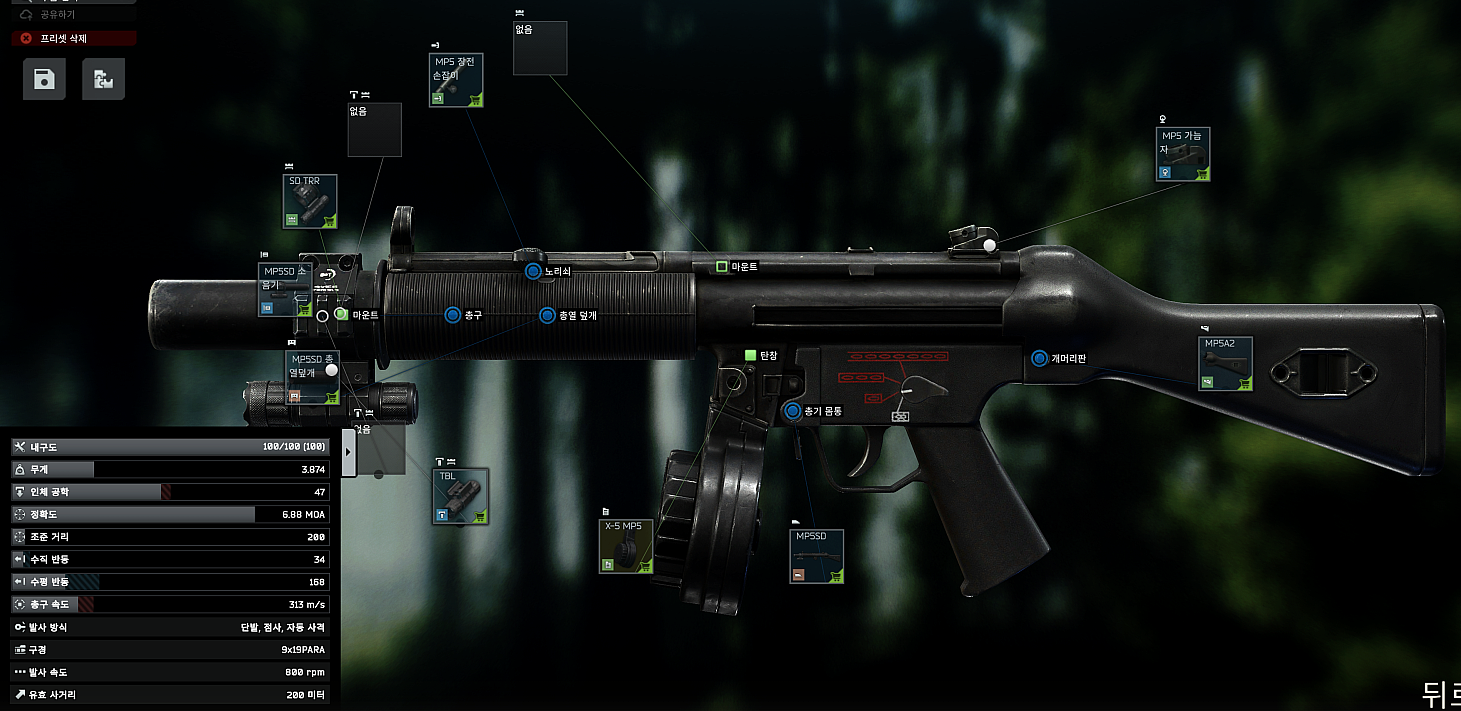Viewport: 1461px width, 711px height.
Task: Save the preset with the floppy disk button
Action: tap(44, 79)
